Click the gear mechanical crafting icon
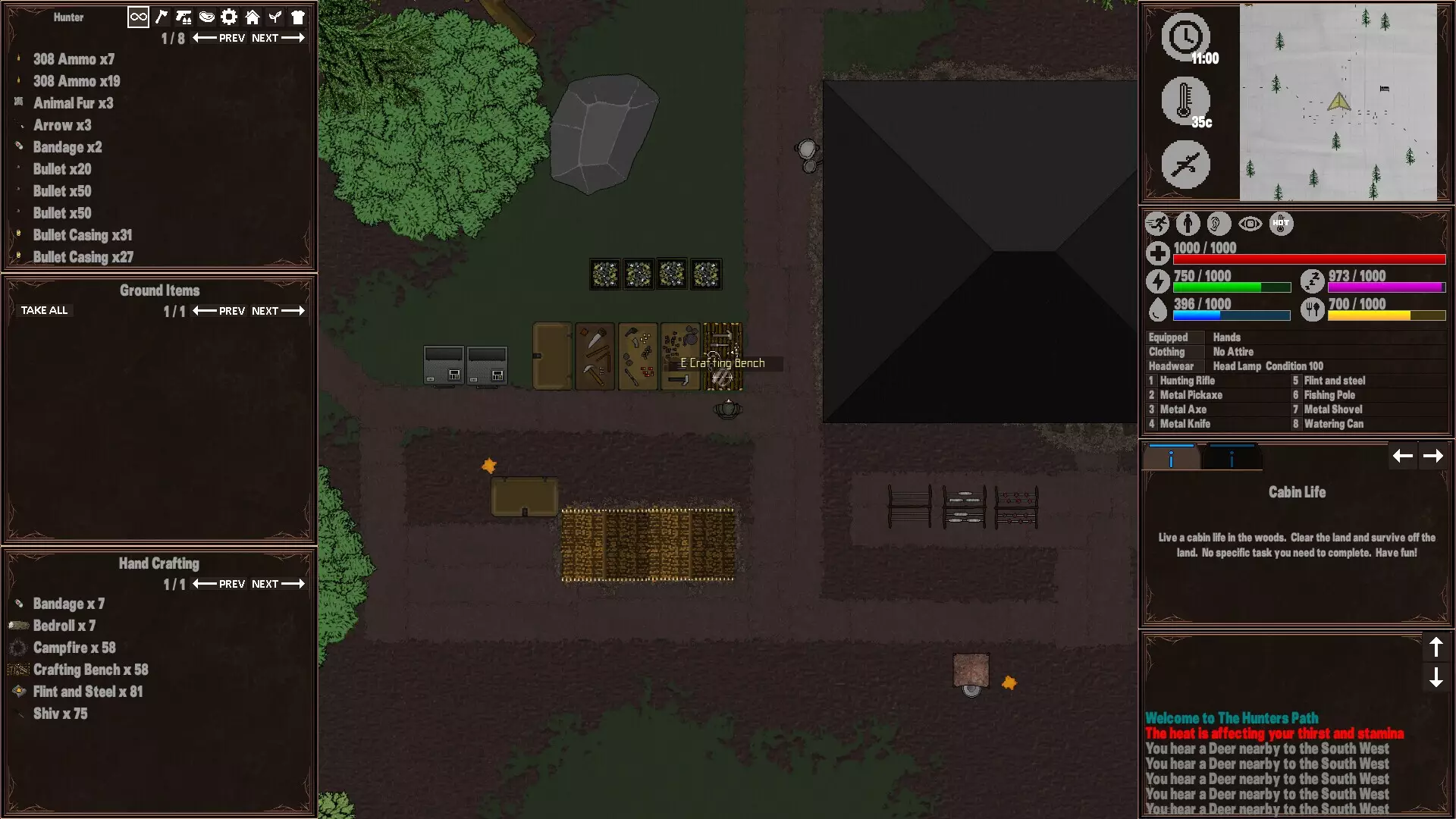This screenshot has width=1456, height=819. pyautogui.click(x=229, y=17)
